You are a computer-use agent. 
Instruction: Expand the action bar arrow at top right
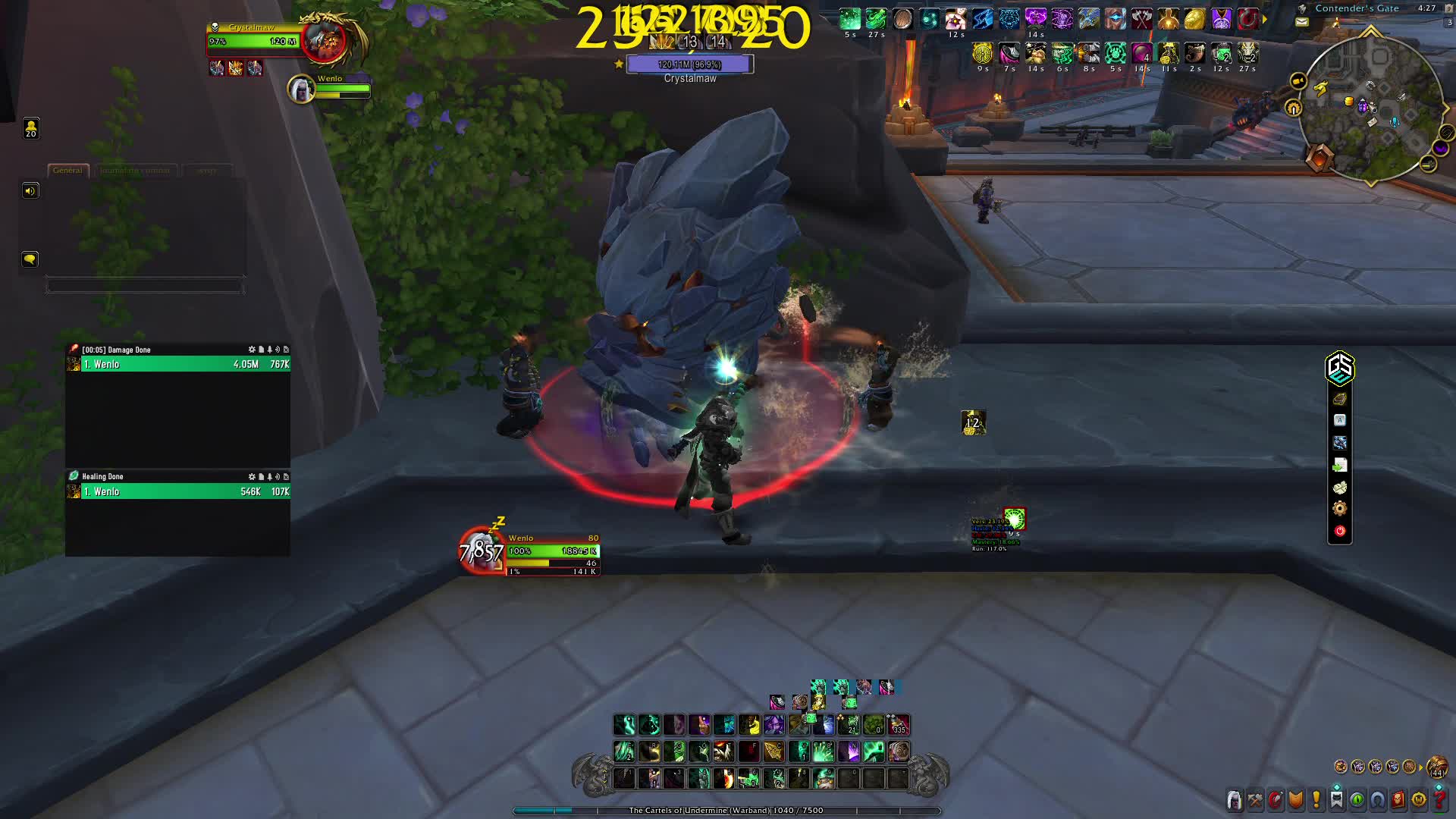coord(1263,18)
